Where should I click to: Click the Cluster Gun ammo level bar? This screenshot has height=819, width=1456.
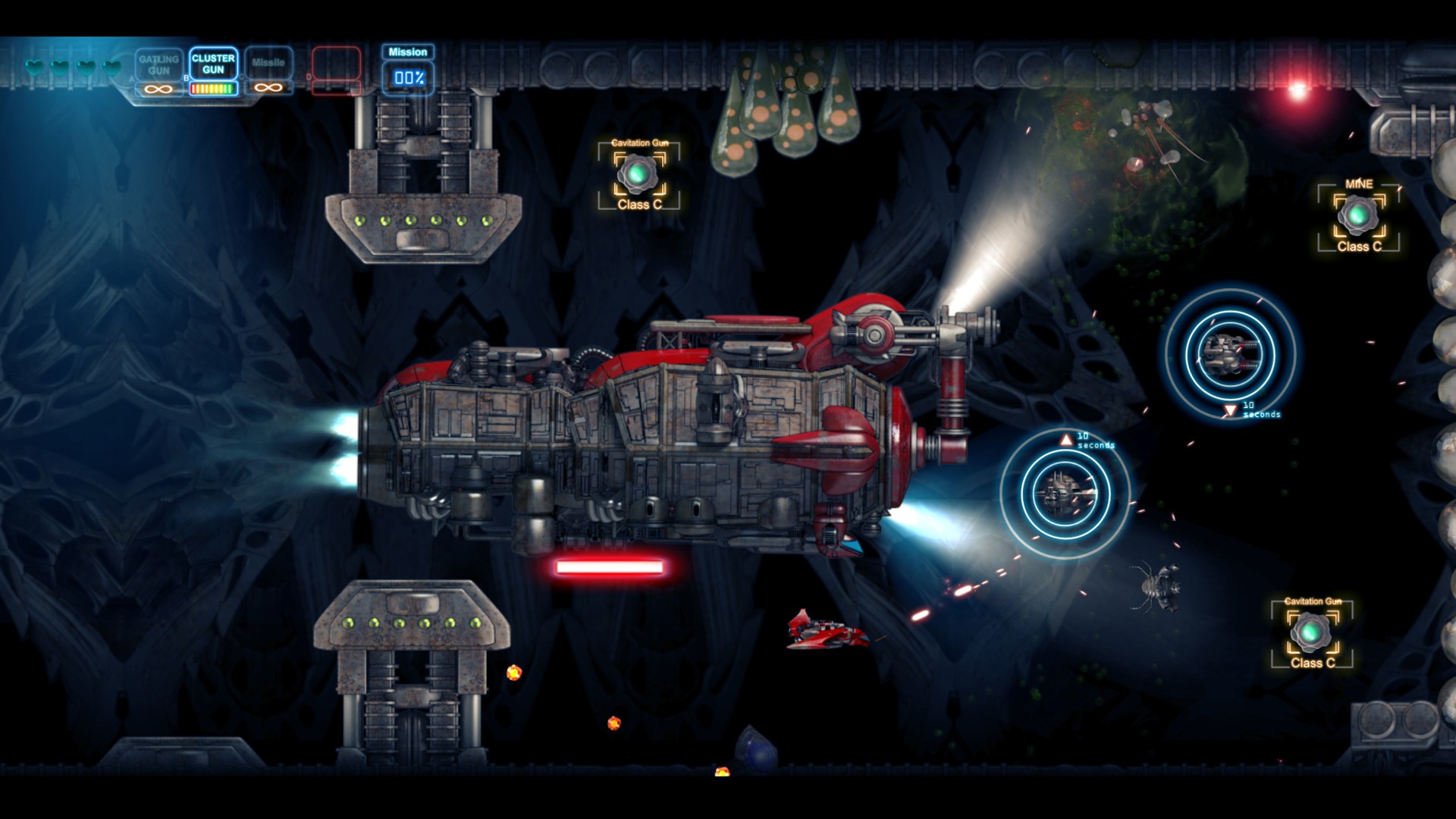pos(213,87)
